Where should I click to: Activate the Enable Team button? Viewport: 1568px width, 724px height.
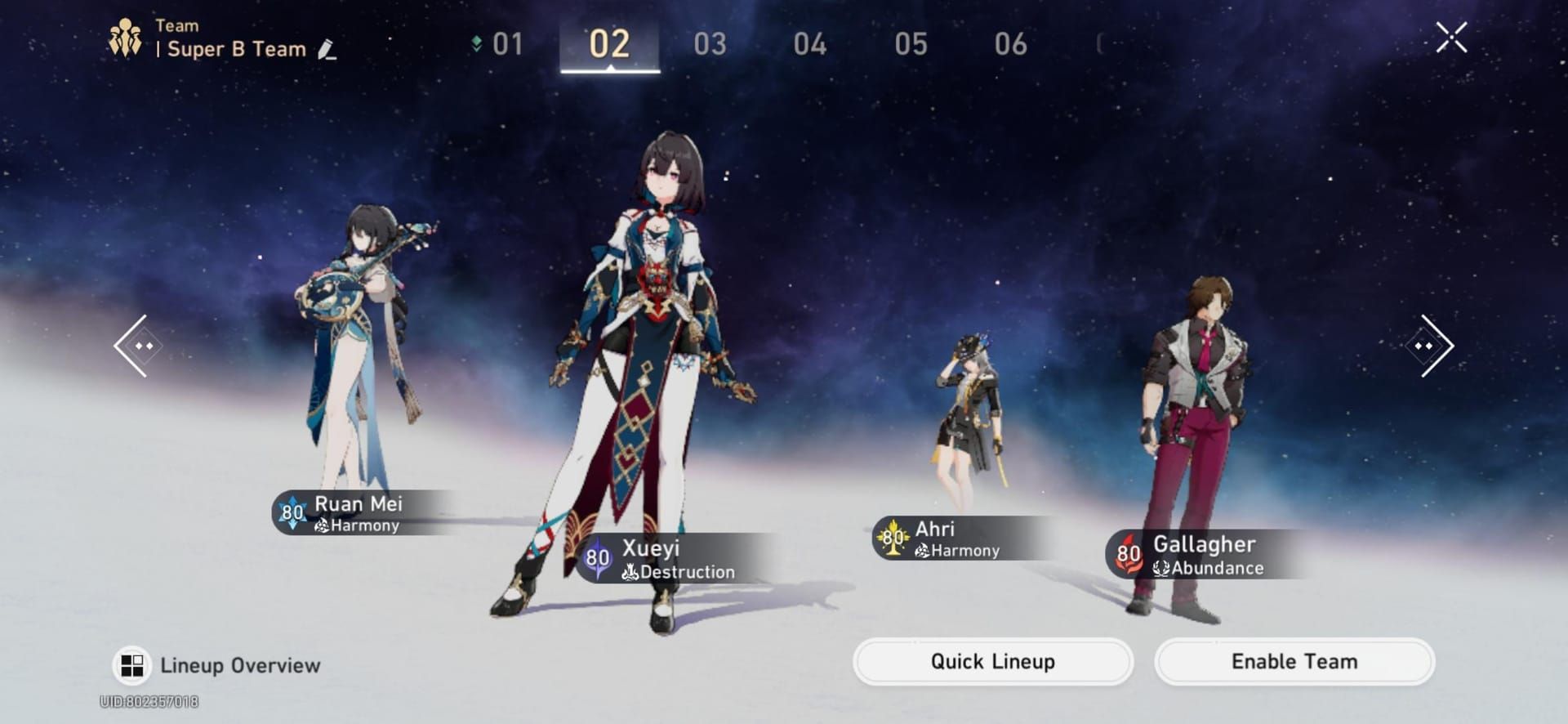pyautogui.click(x=1293, y=661)
